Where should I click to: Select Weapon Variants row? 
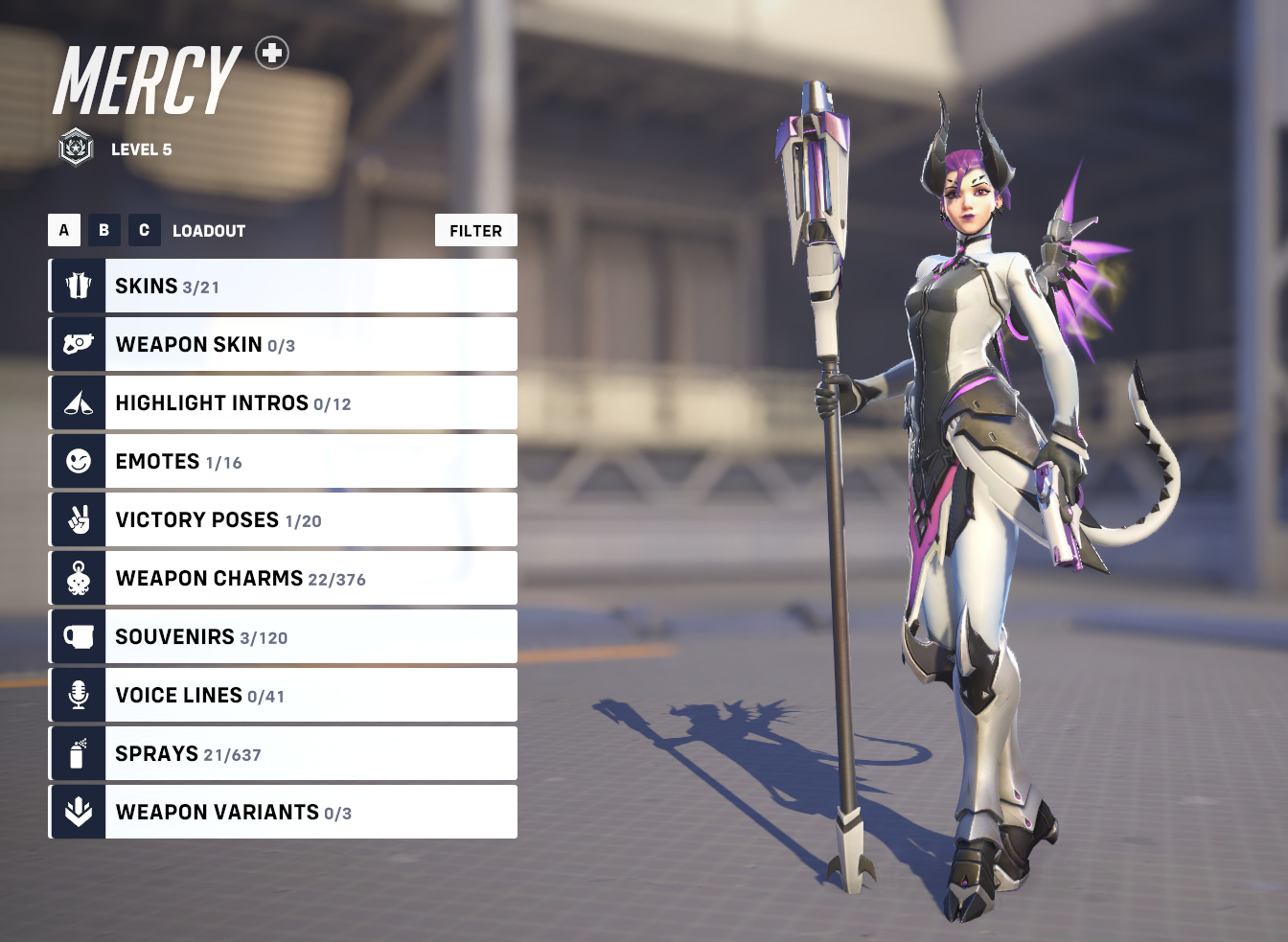pyautogui.click(x=283, y=812)
